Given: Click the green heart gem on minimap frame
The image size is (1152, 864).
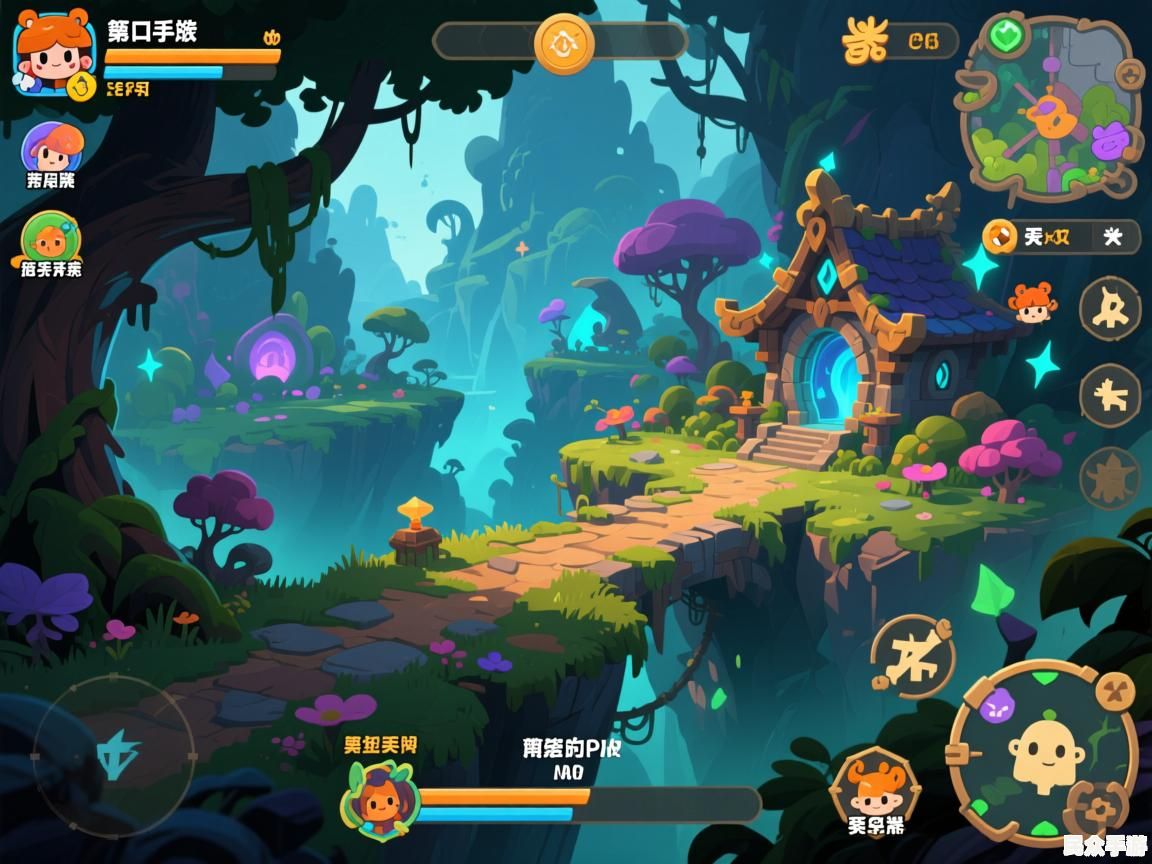Looking at the screenshot, I should point(1004,35).
